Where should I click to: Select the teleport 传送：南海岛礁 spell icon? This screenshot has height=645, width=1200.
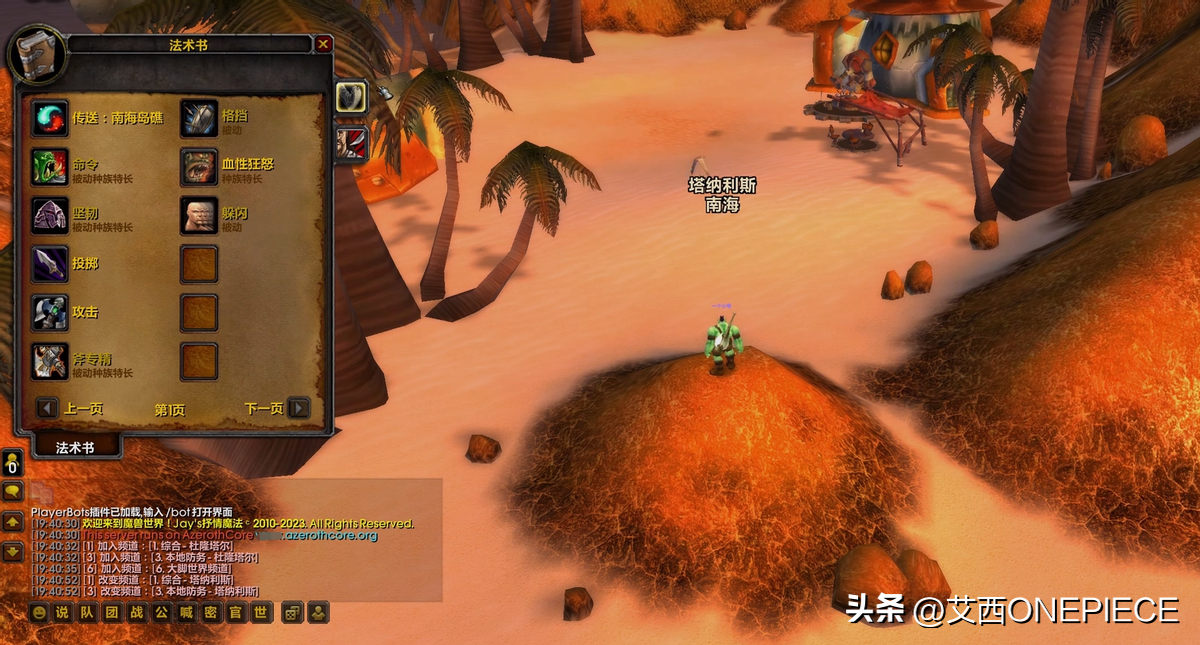click(x=50, y=118)
